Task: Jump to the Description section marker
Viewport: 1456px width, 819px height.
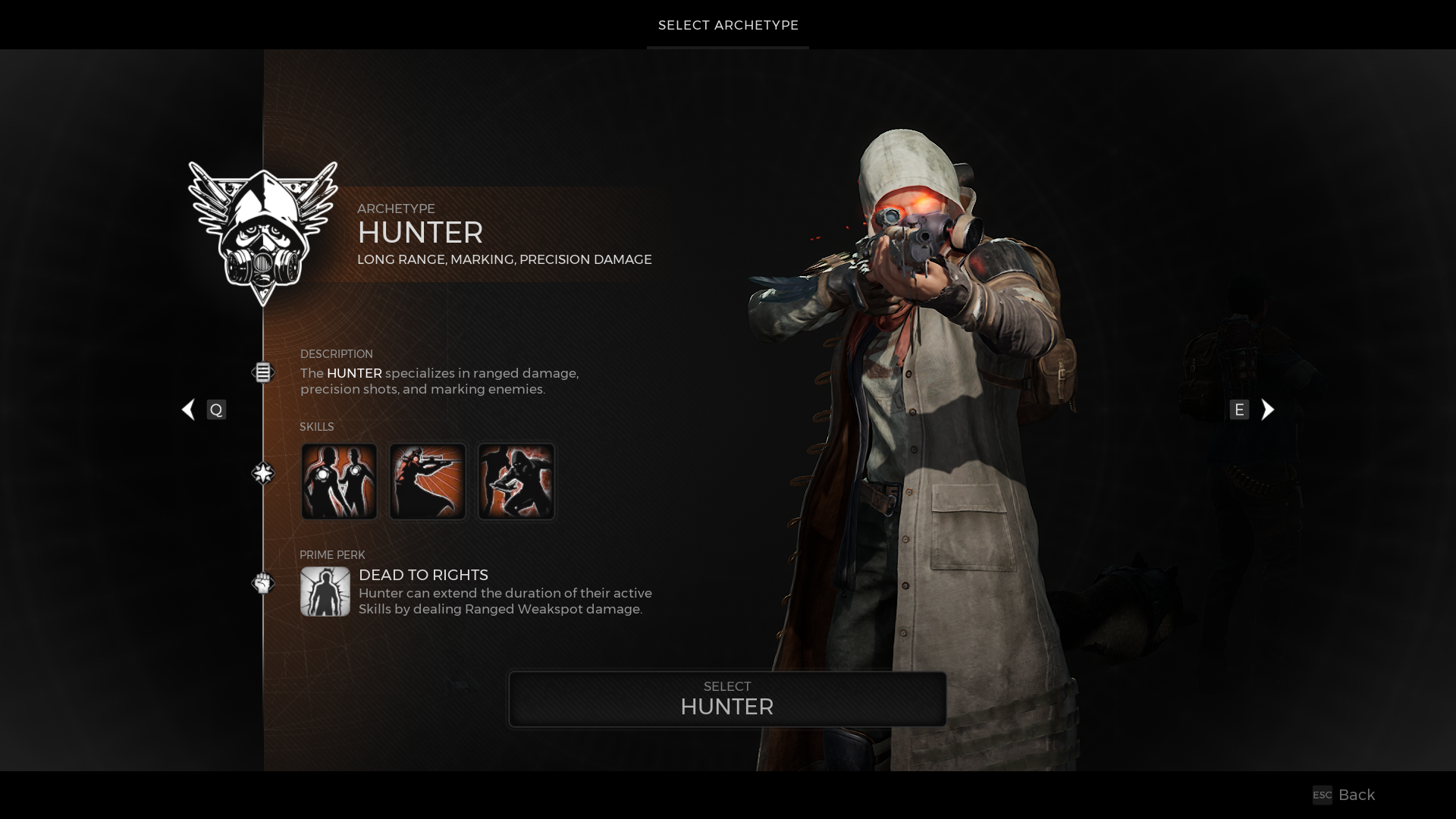Action: tap(262, 372)
